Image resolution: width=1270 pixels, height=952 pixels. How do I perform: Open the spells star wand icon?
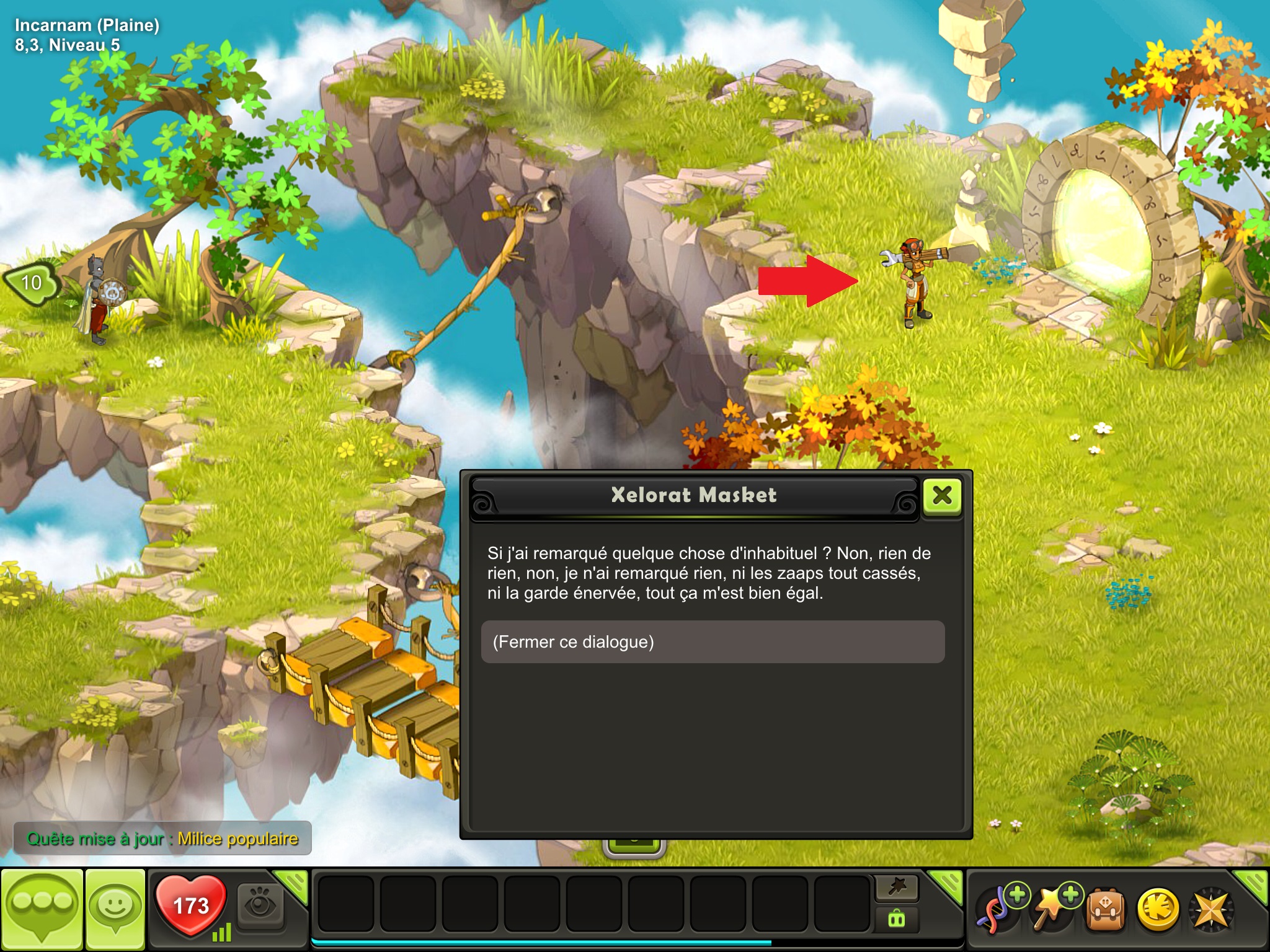tap(1052, 910)
